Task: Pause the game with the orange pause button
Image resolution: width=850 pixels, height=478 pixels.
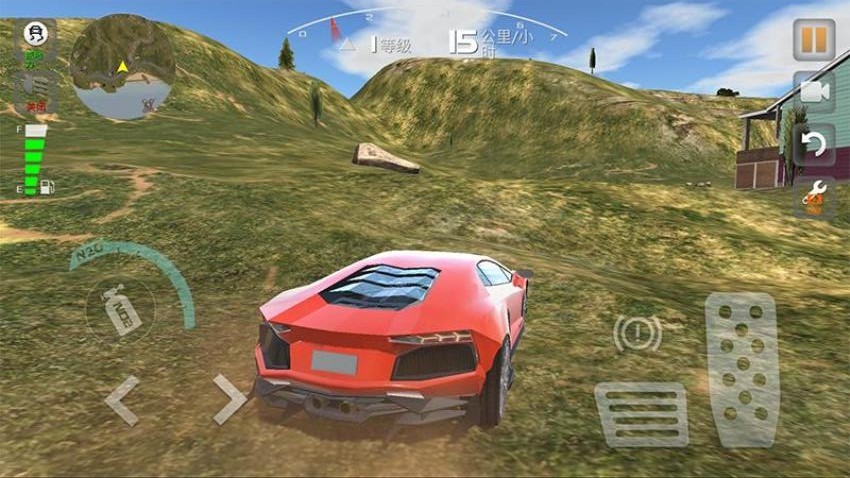Action: click(x=813, y=39)
